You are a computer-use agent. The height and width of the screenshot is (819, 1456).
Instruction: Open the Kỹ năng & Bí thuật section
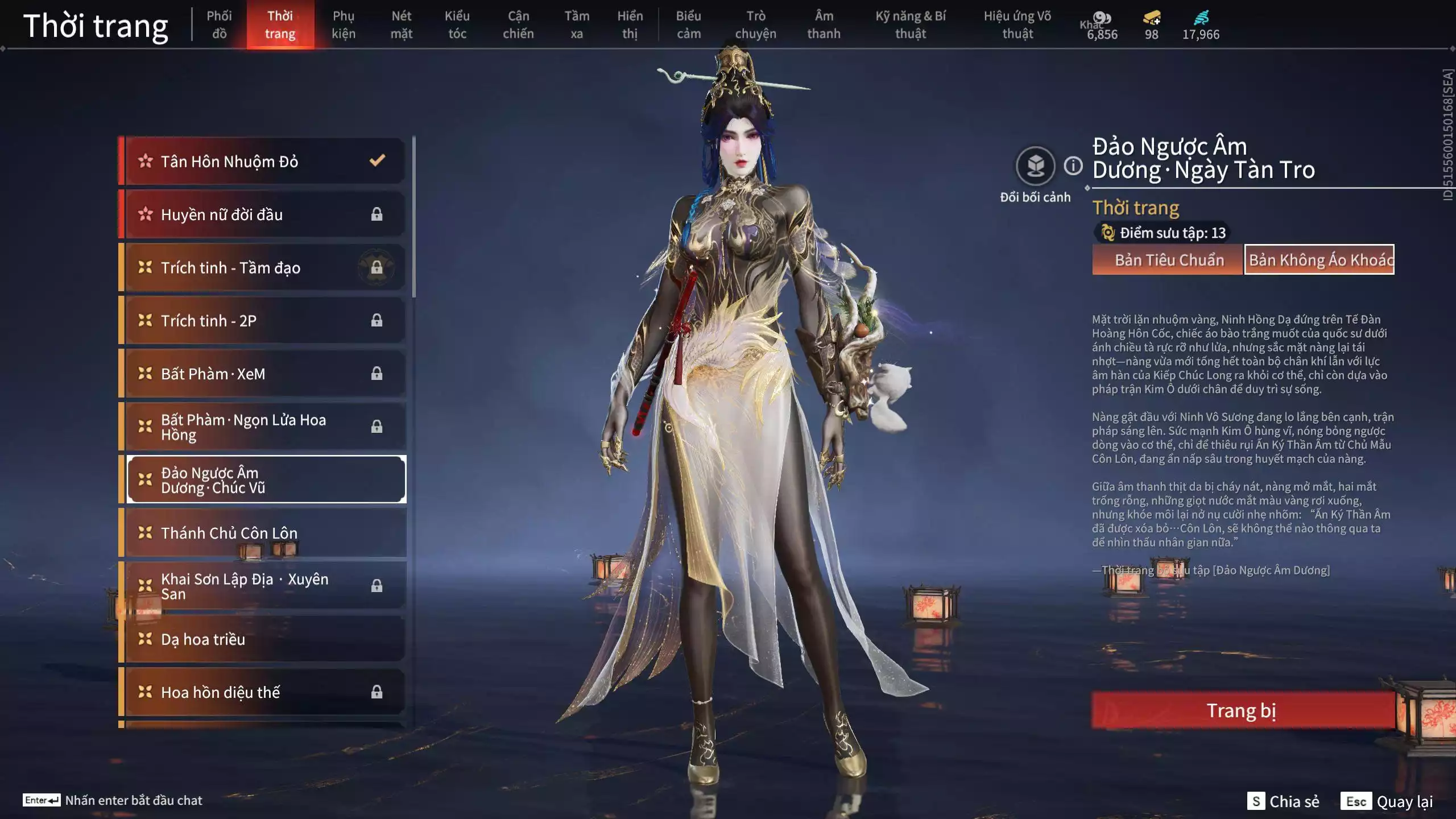coord(910,24)
